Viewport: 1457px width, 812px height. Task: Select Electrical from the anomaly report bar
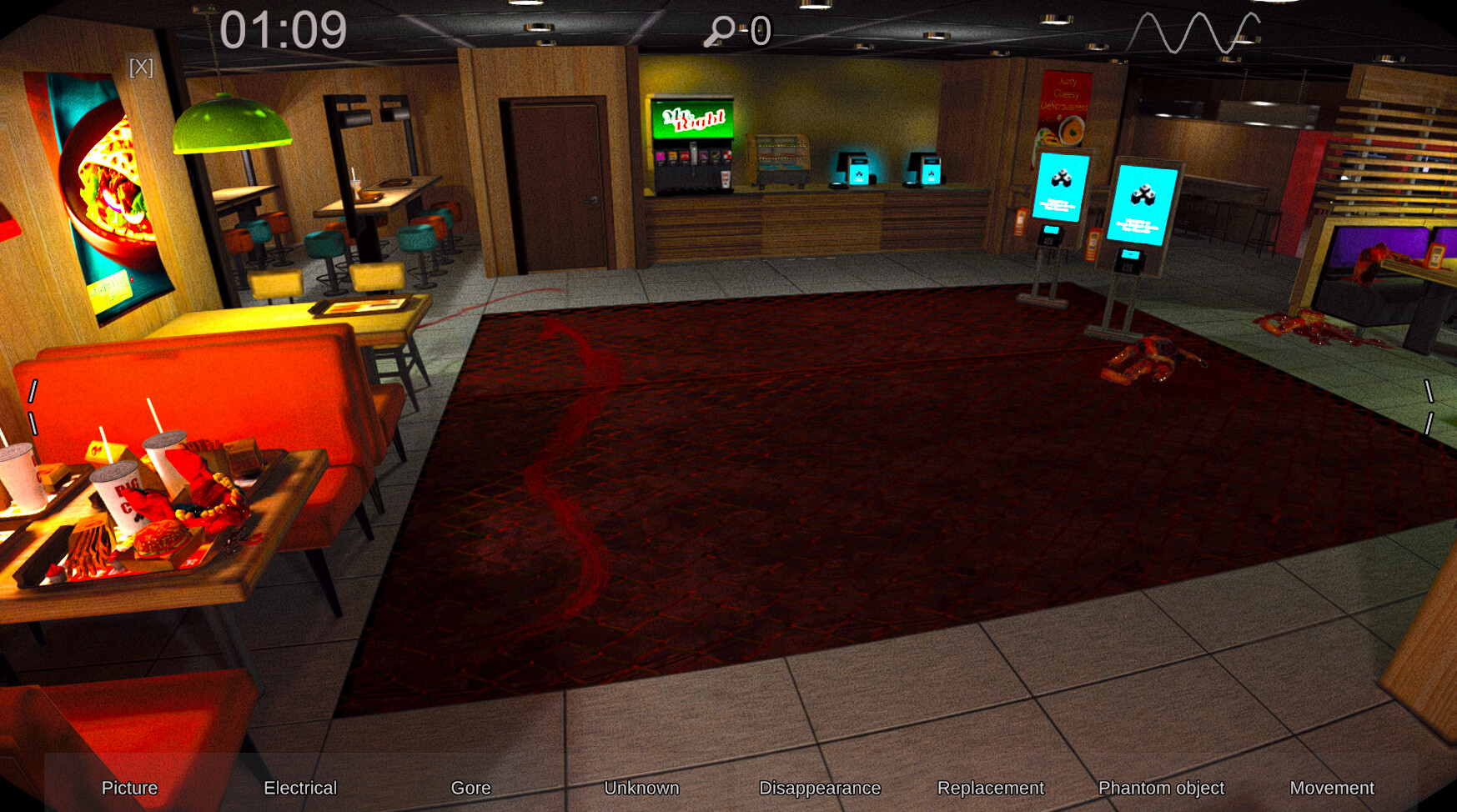click(300, 788)
